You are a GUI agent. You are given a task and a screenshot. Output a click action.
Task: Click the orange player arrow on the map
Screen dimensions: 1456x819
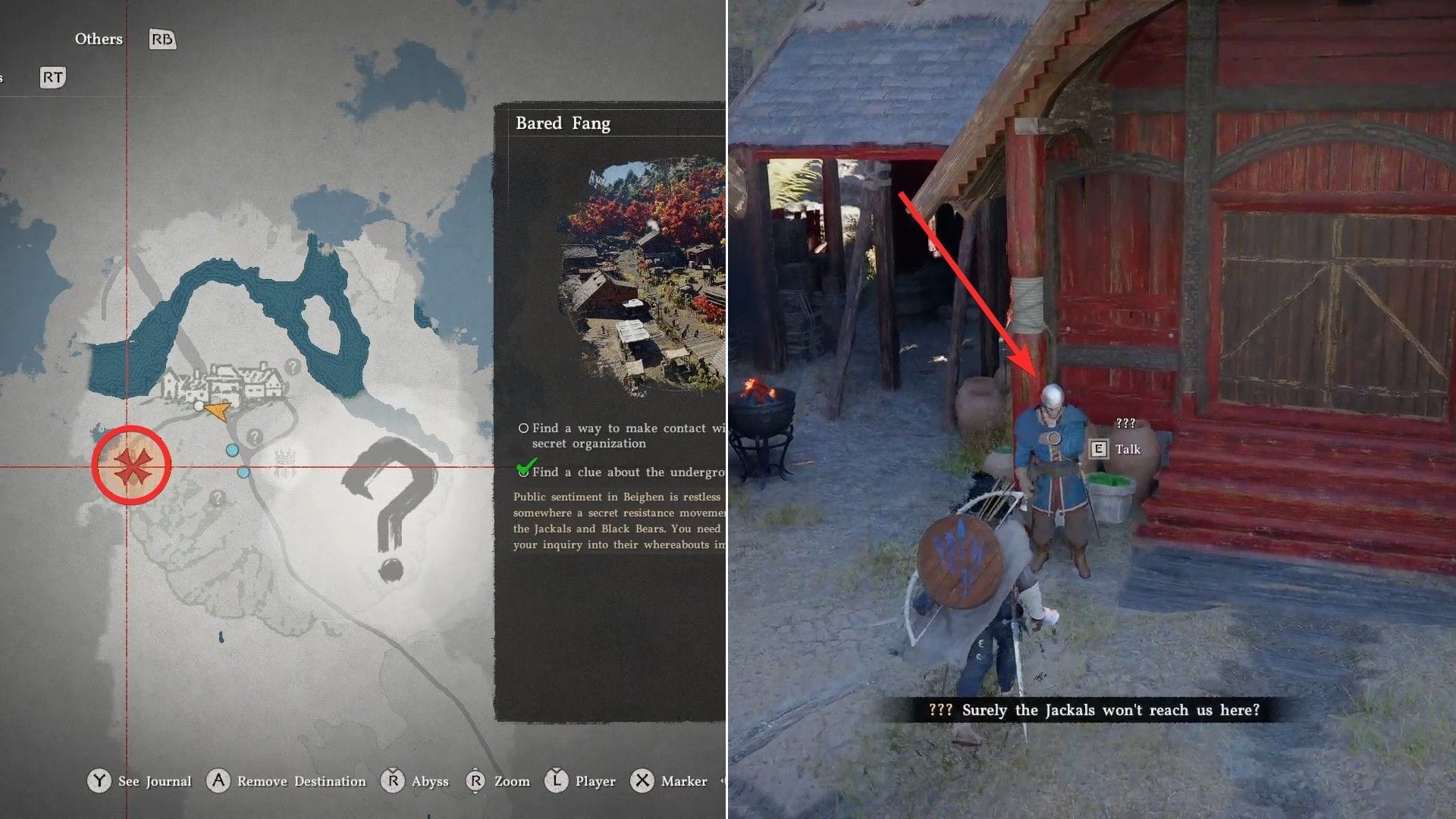click(218, 411)
